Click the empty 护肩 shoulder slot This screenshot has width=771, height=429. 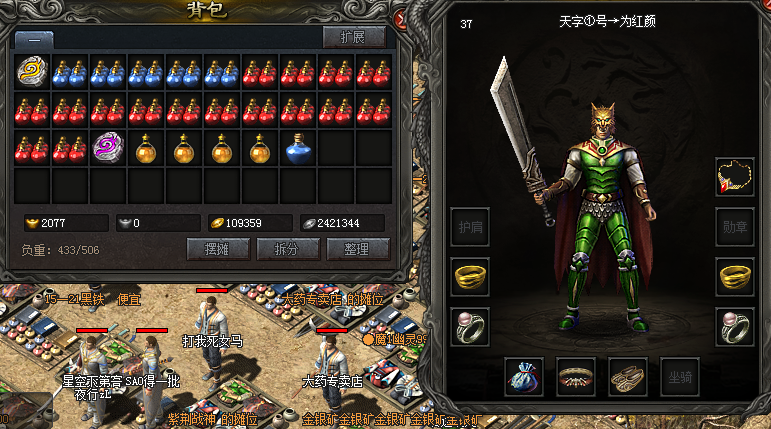(470, 227)
